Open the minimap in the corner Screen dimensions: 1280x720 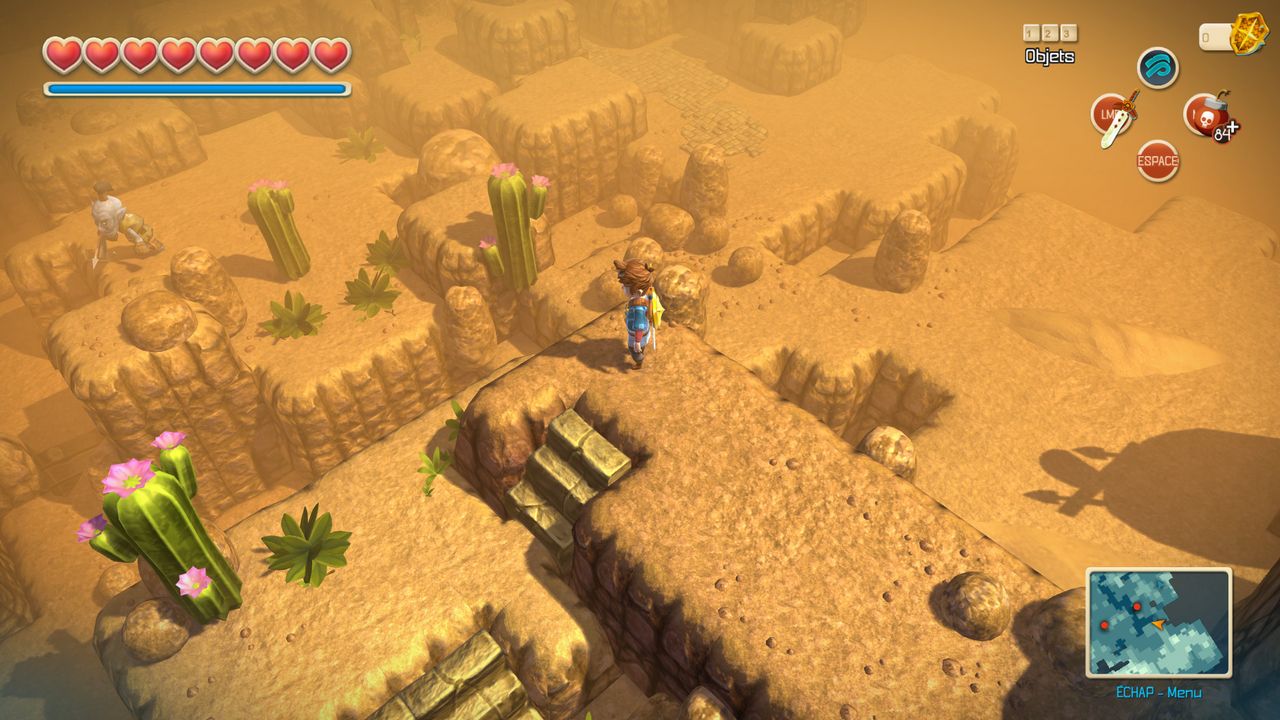point(1158,622)
